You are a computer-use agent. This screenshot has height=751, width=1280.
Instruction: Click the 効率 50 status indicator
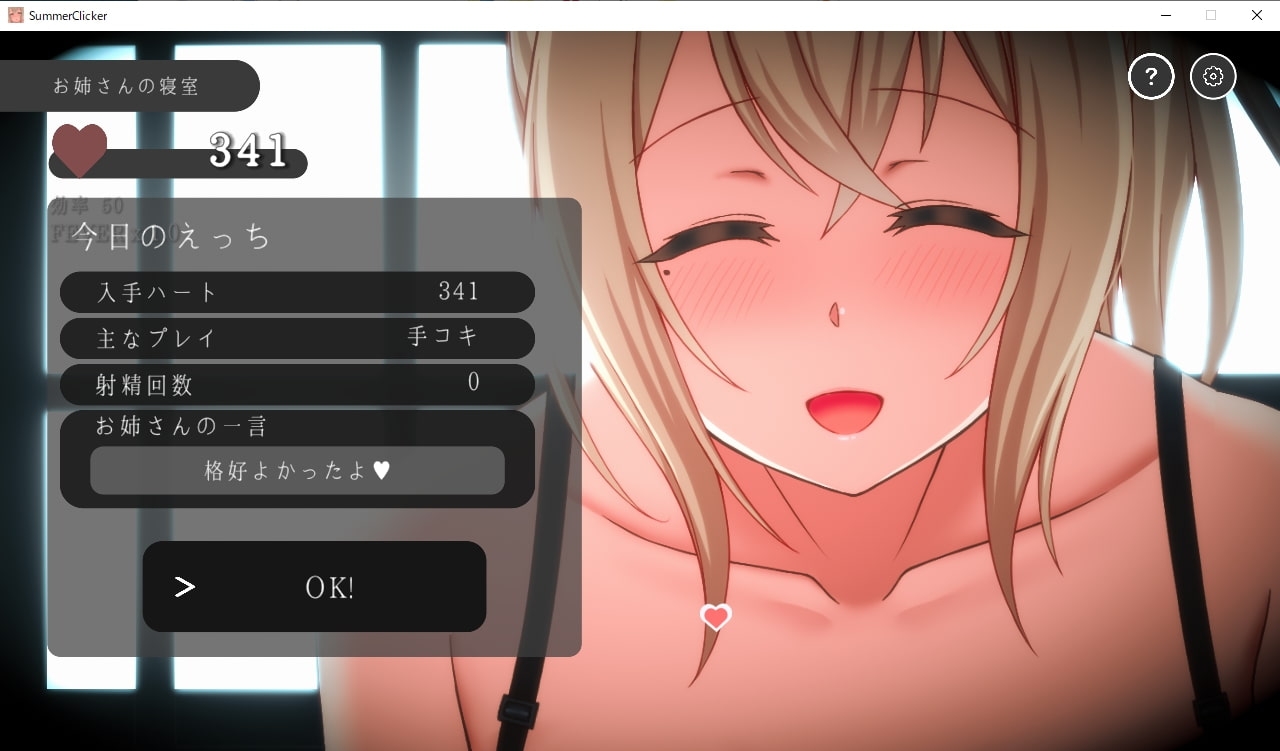[87, 206]
